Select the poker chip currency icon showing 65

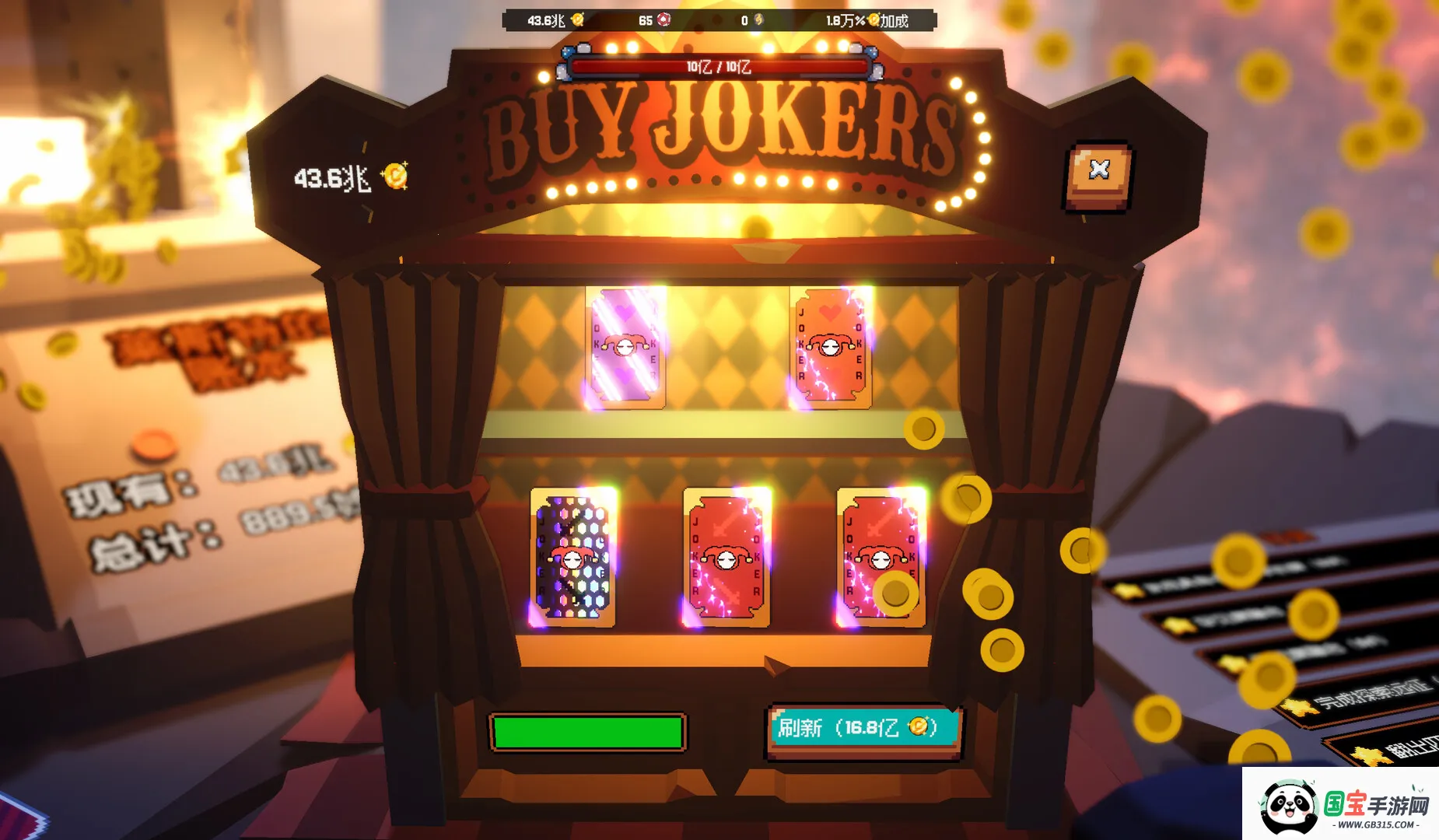point(665,19)
